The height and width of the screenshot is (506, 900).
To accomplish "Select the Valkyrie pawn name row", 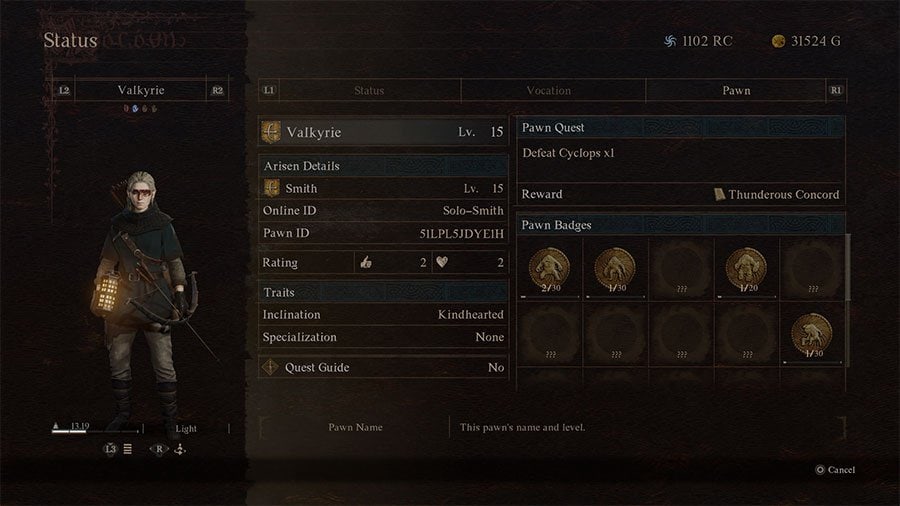I will (x=383, y=132).
